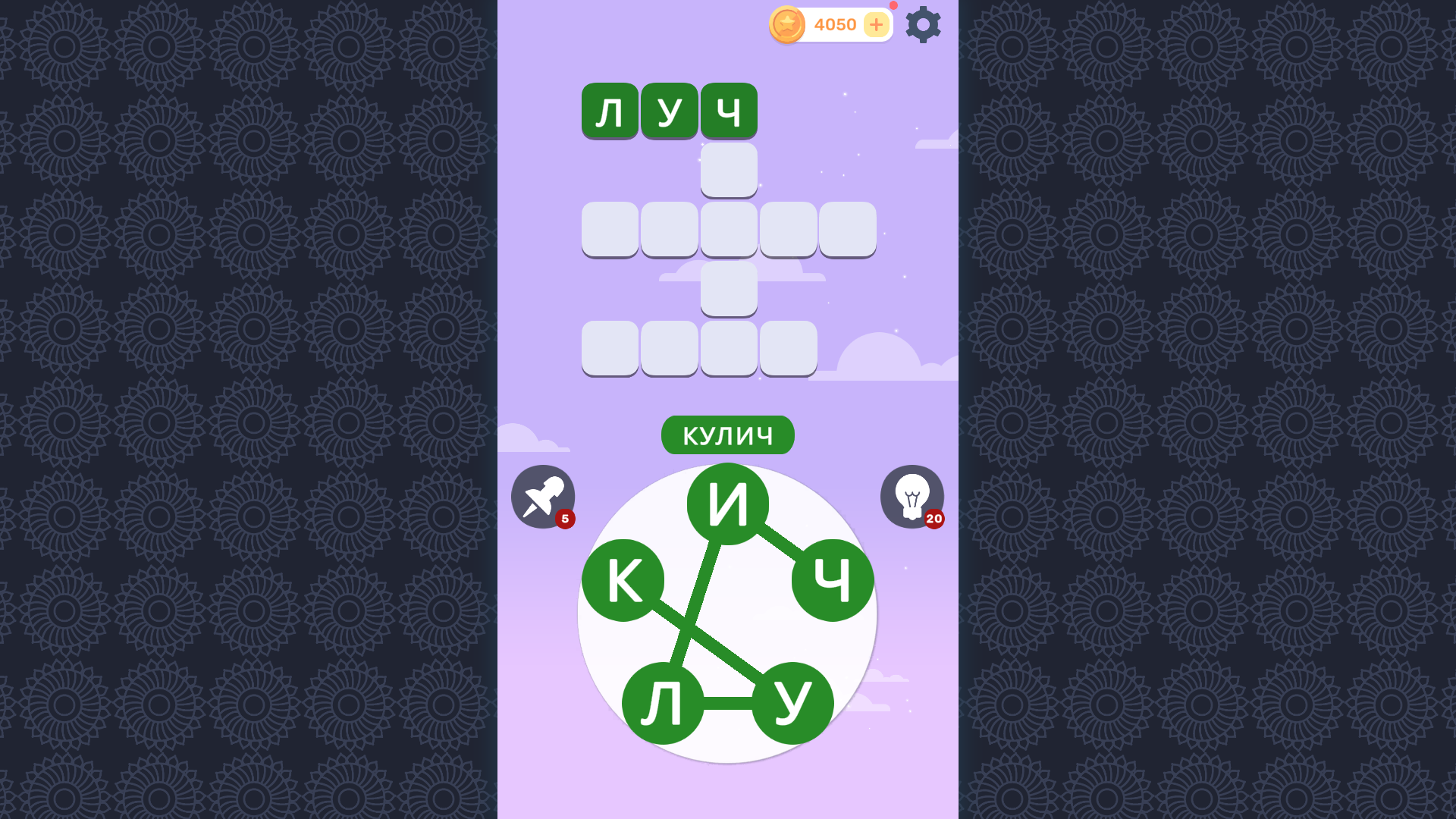Viewport: 1456px width, 819px height.
Task: Select the solved tile У on the board
Action: coord(669,110)
